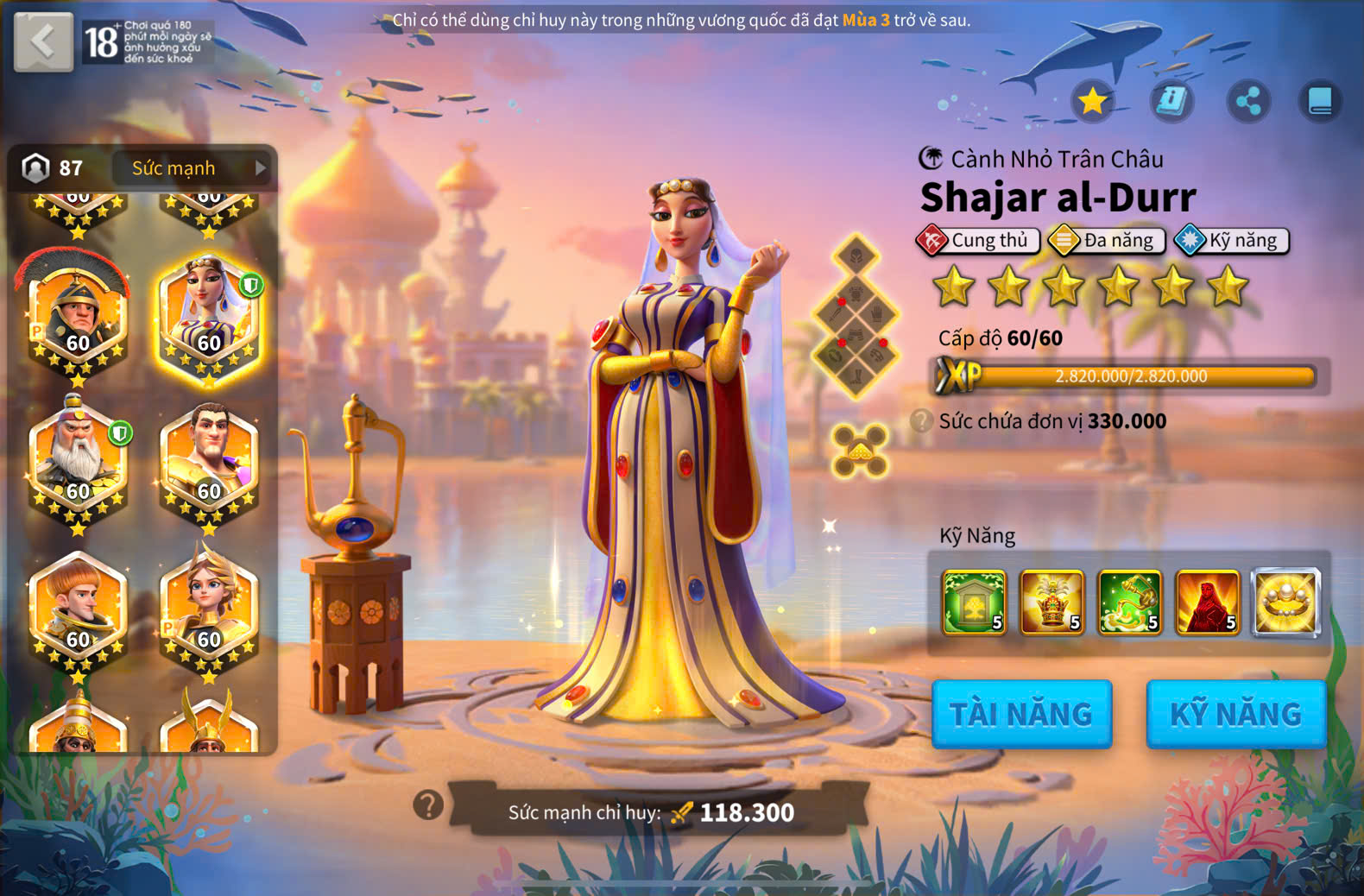View the pearl ring skill

1286,603
